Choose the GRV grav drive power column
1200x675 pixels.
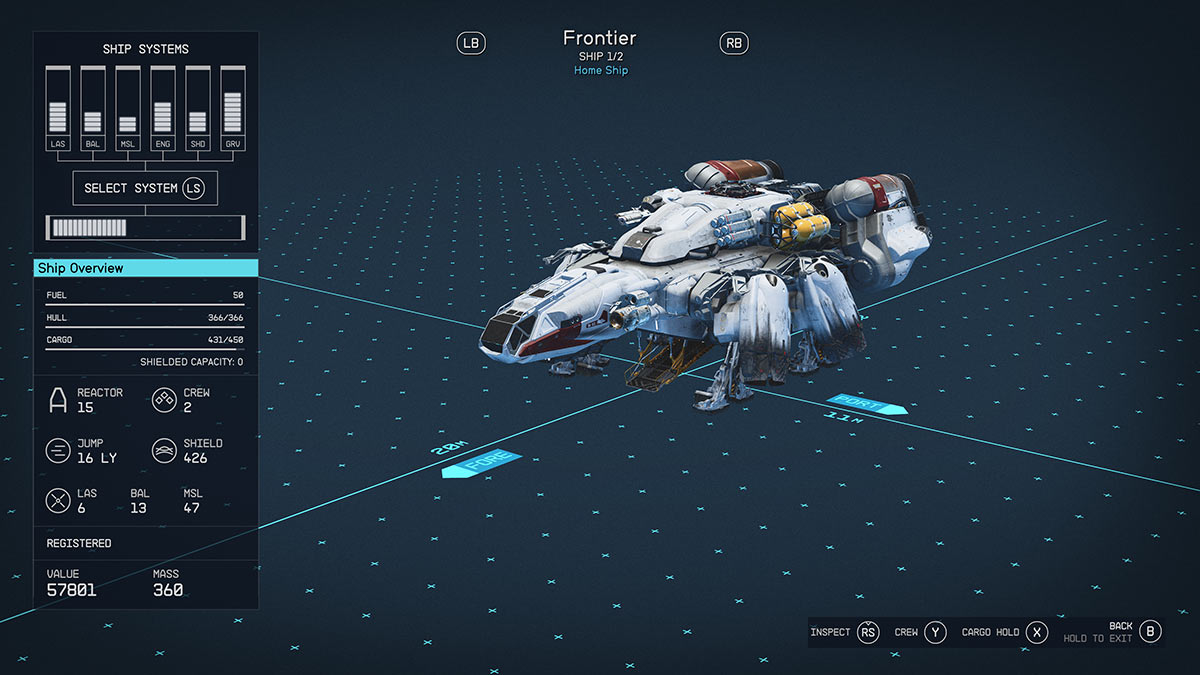click(x=233, y=109)
